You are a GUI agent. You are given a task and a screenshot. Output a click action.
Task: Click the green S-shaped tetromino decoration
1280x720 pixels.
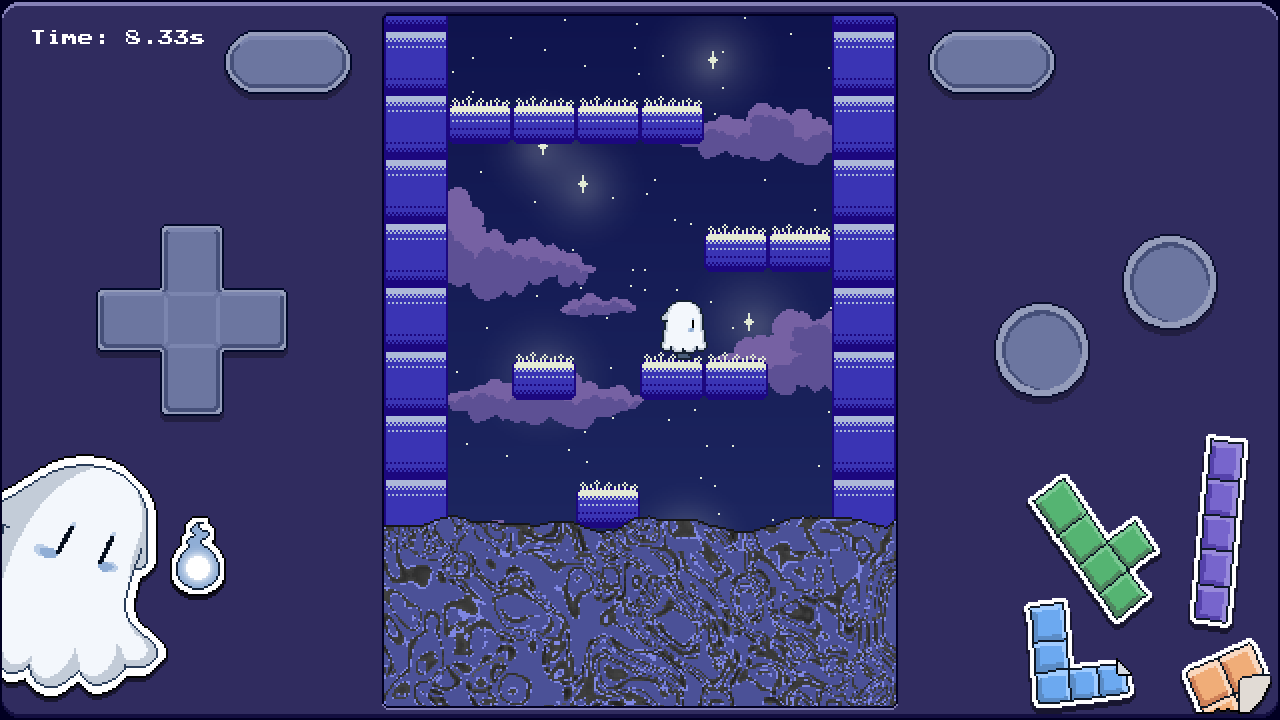(1093, 545)
